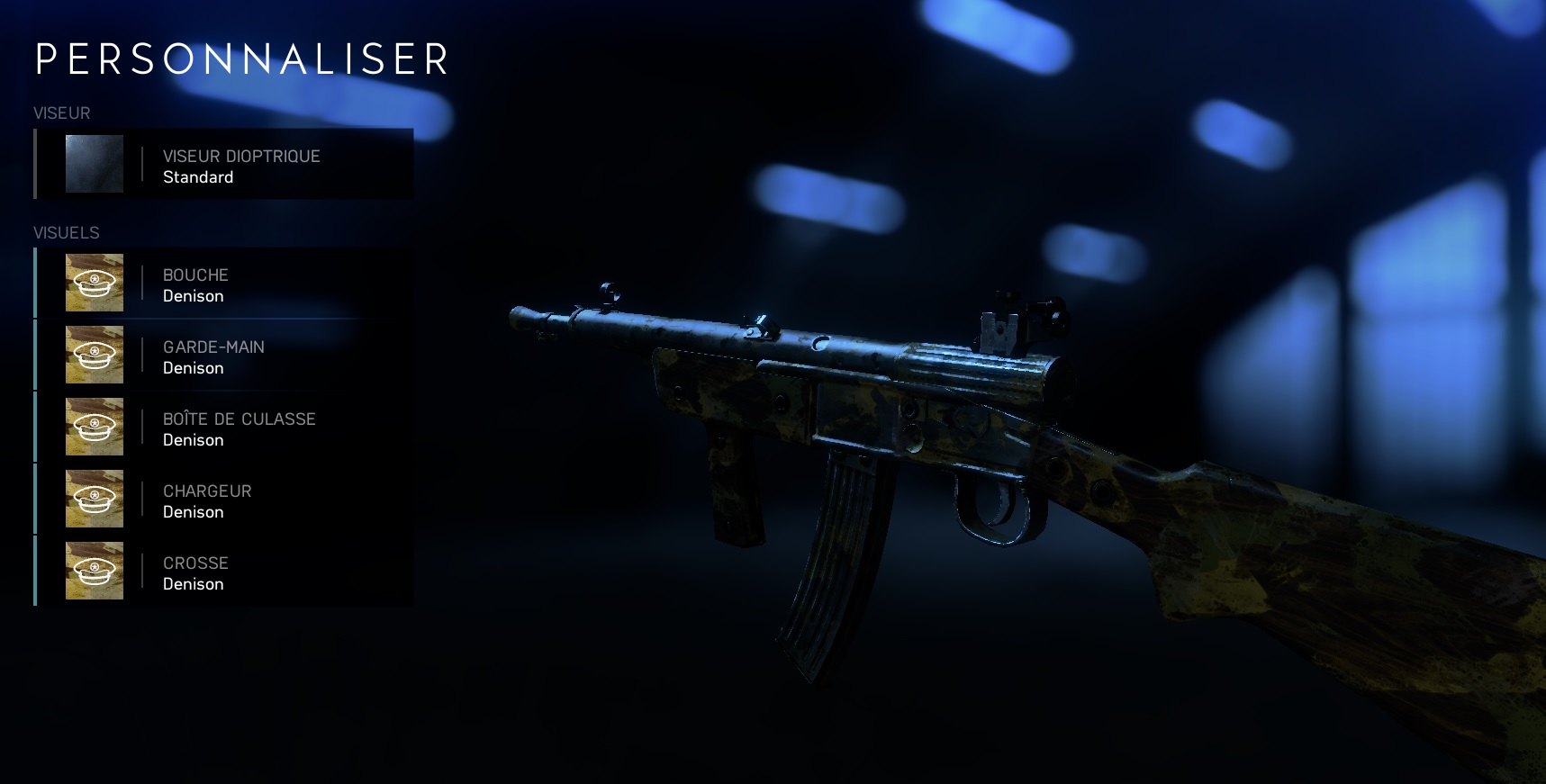Viewport: 1546px width, 784px height.
Task: Click the highlight bar left of CHARGEUR
Action: click(x=35, y=498)
